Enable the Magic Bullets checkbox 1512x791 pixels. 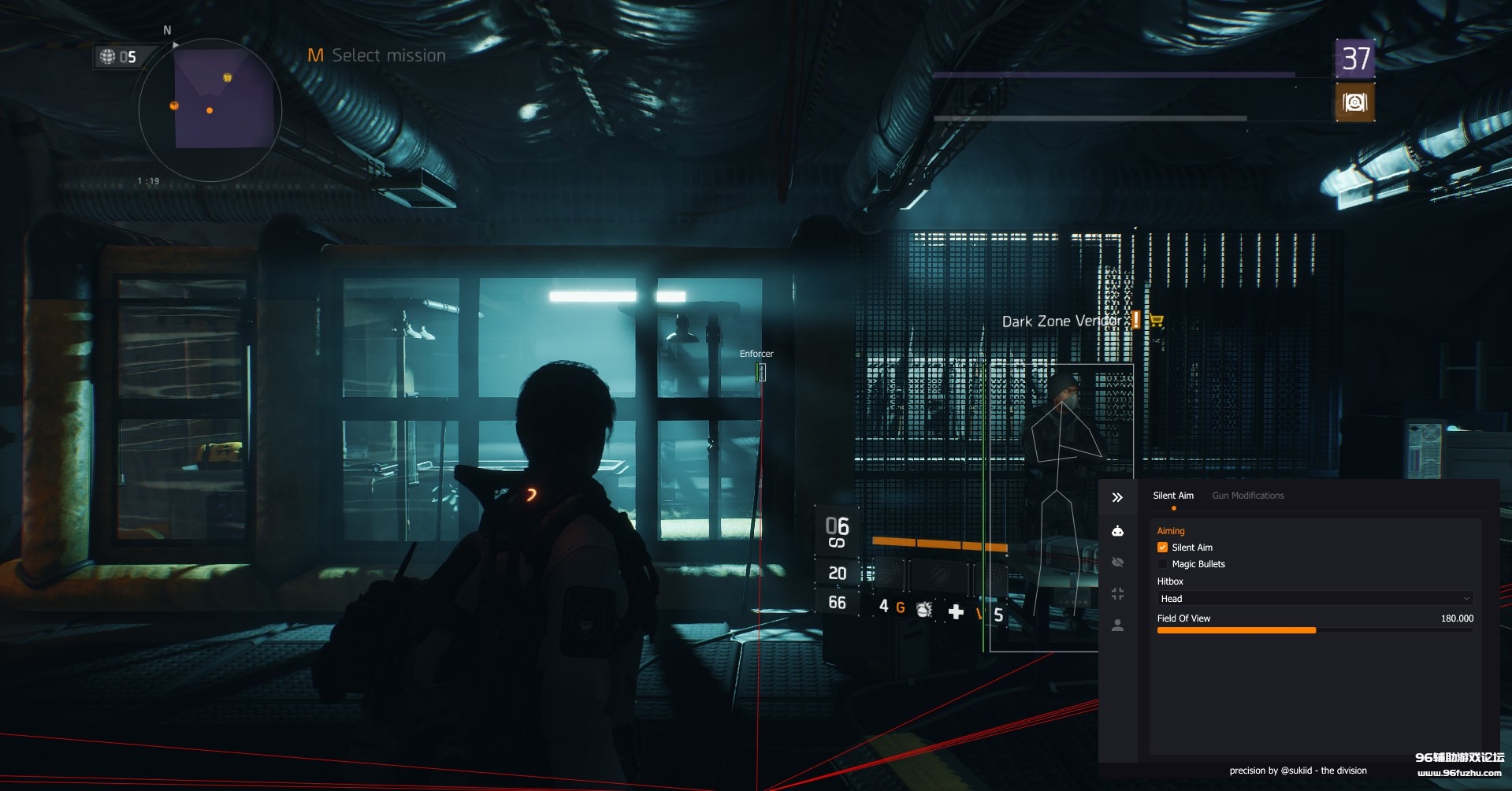coord(1163,564)
